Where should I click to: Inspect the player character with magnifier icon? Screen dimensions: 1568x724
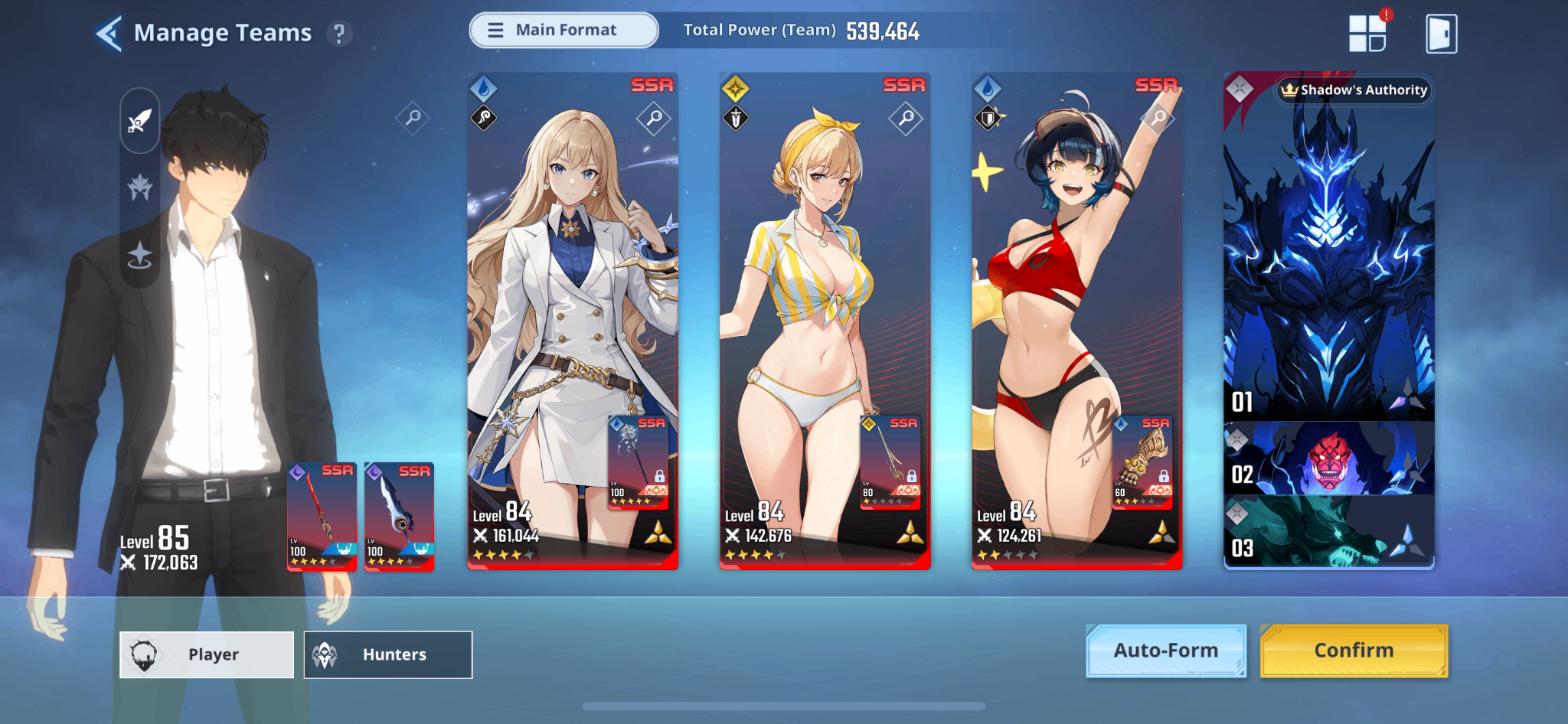[x=413, y=118]
